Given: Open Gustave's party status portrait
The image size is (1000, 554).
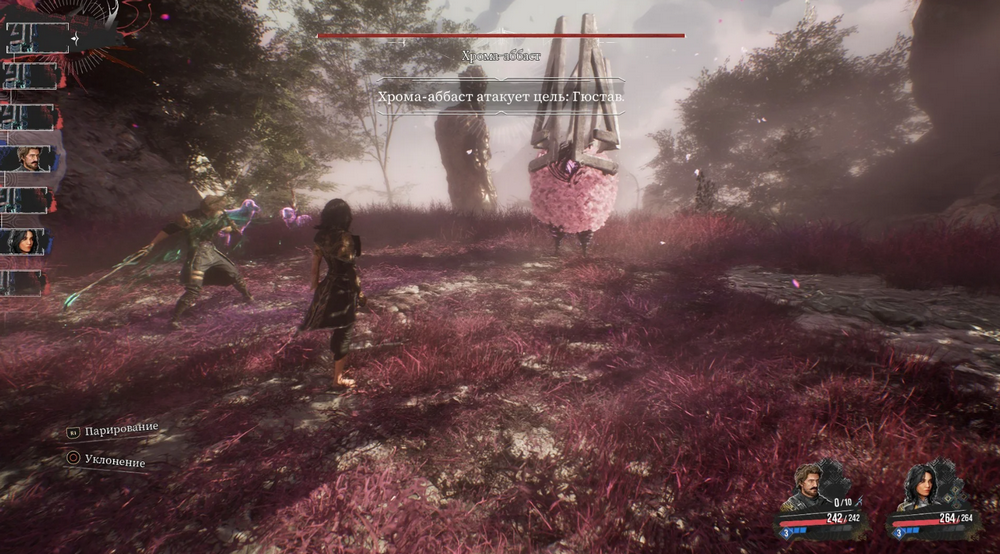Looking at the screenshot, I should pos(810,488).
